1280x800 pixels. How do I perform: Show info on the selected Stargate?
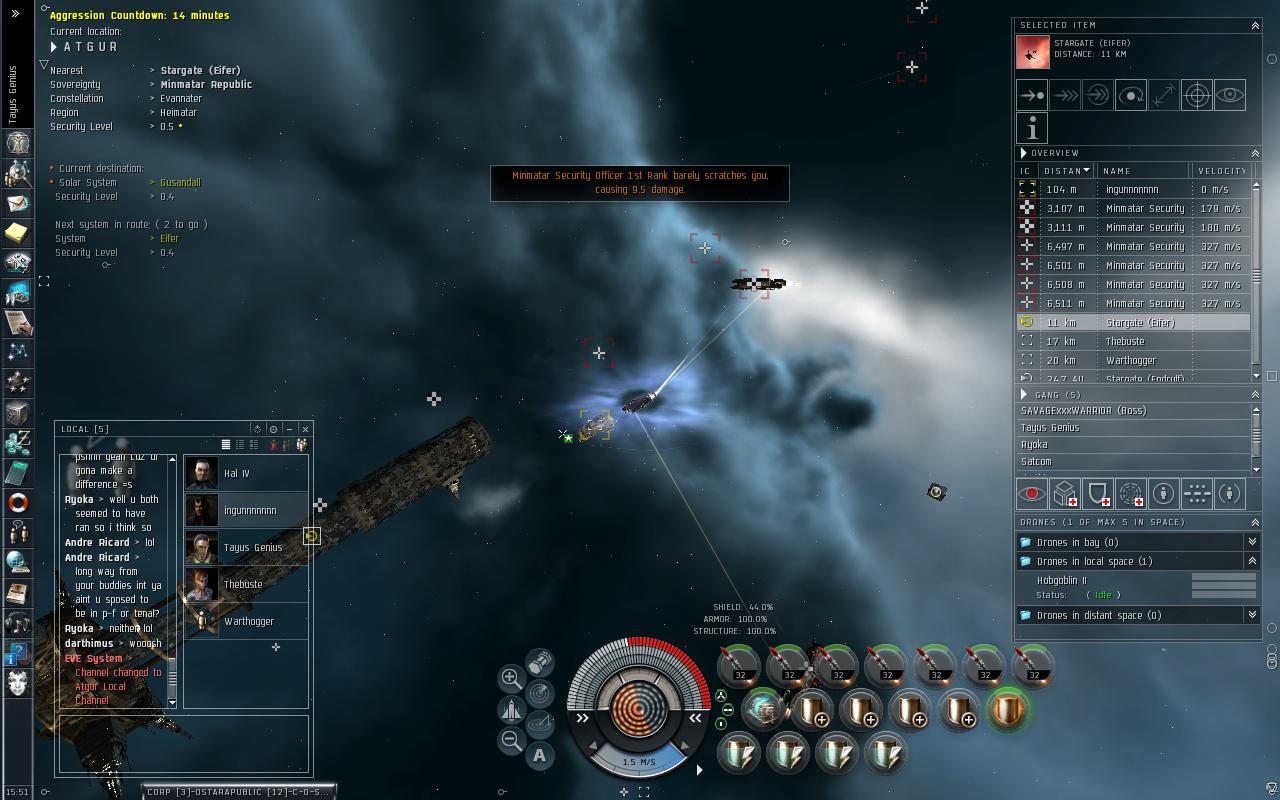1032,127
